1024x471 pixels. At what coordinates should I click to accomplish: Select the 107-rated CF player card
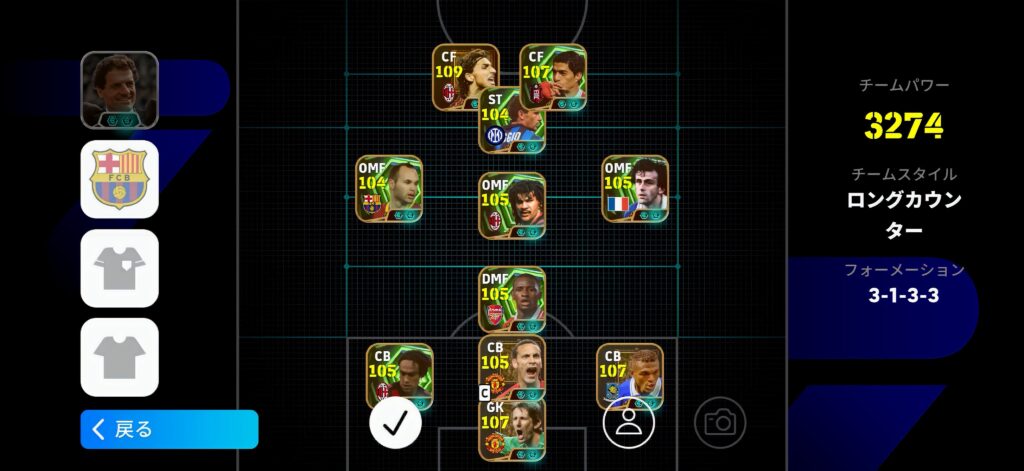(553, 77)
